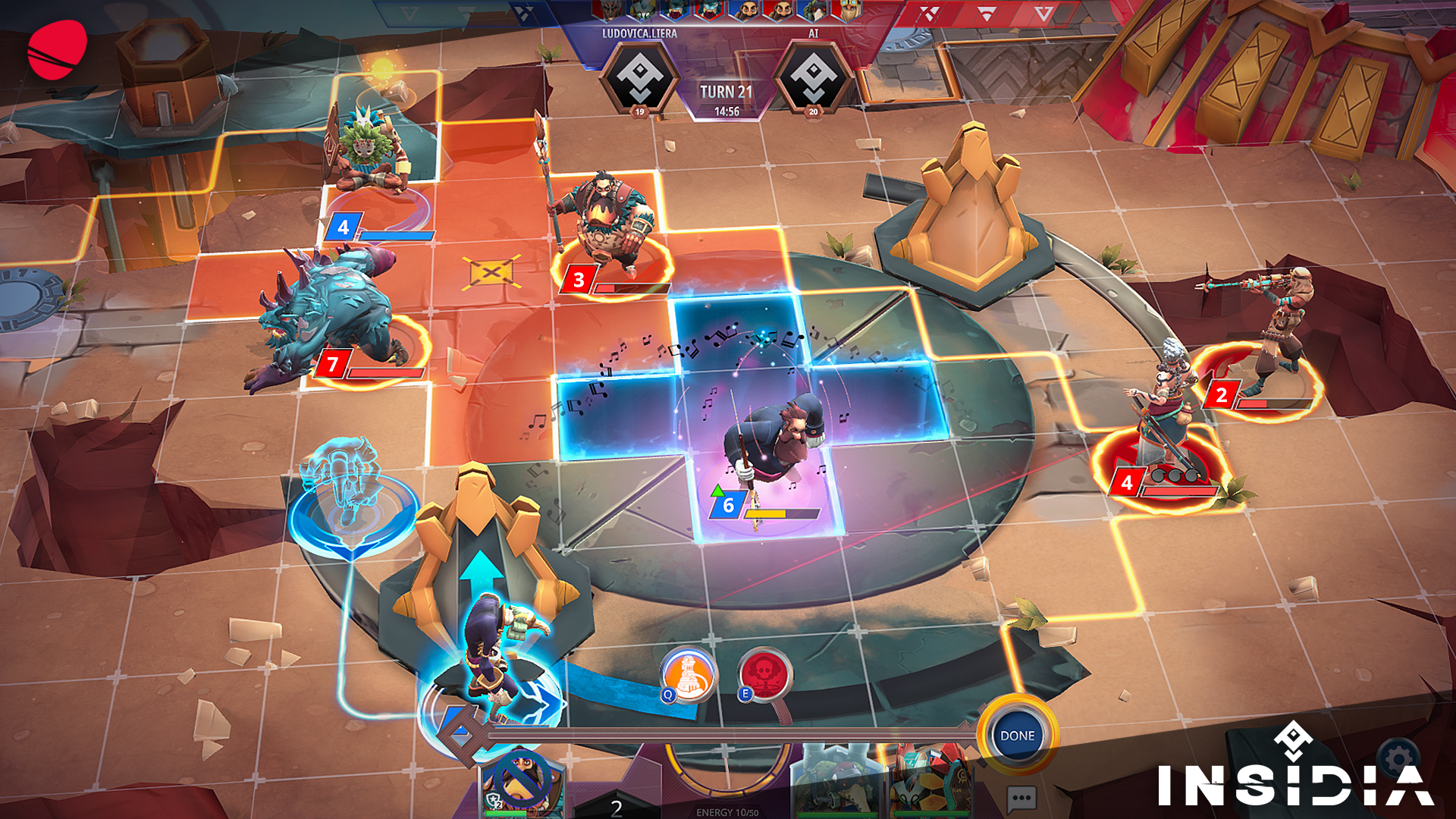Screen dimensions: 1456x819
Task: Click the DONE button to end turn
Action: [1017, 736]
